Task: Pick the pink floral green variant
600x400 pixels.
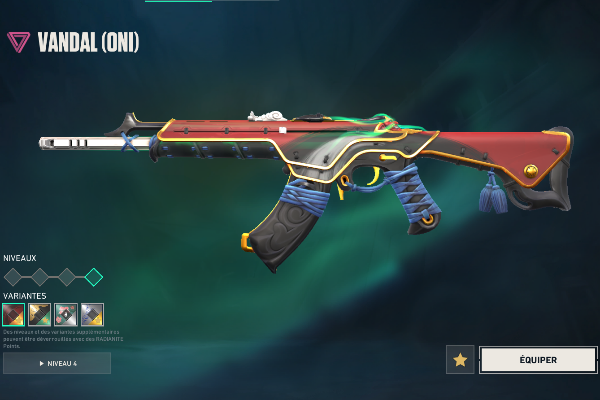Action: click(66, 315)
